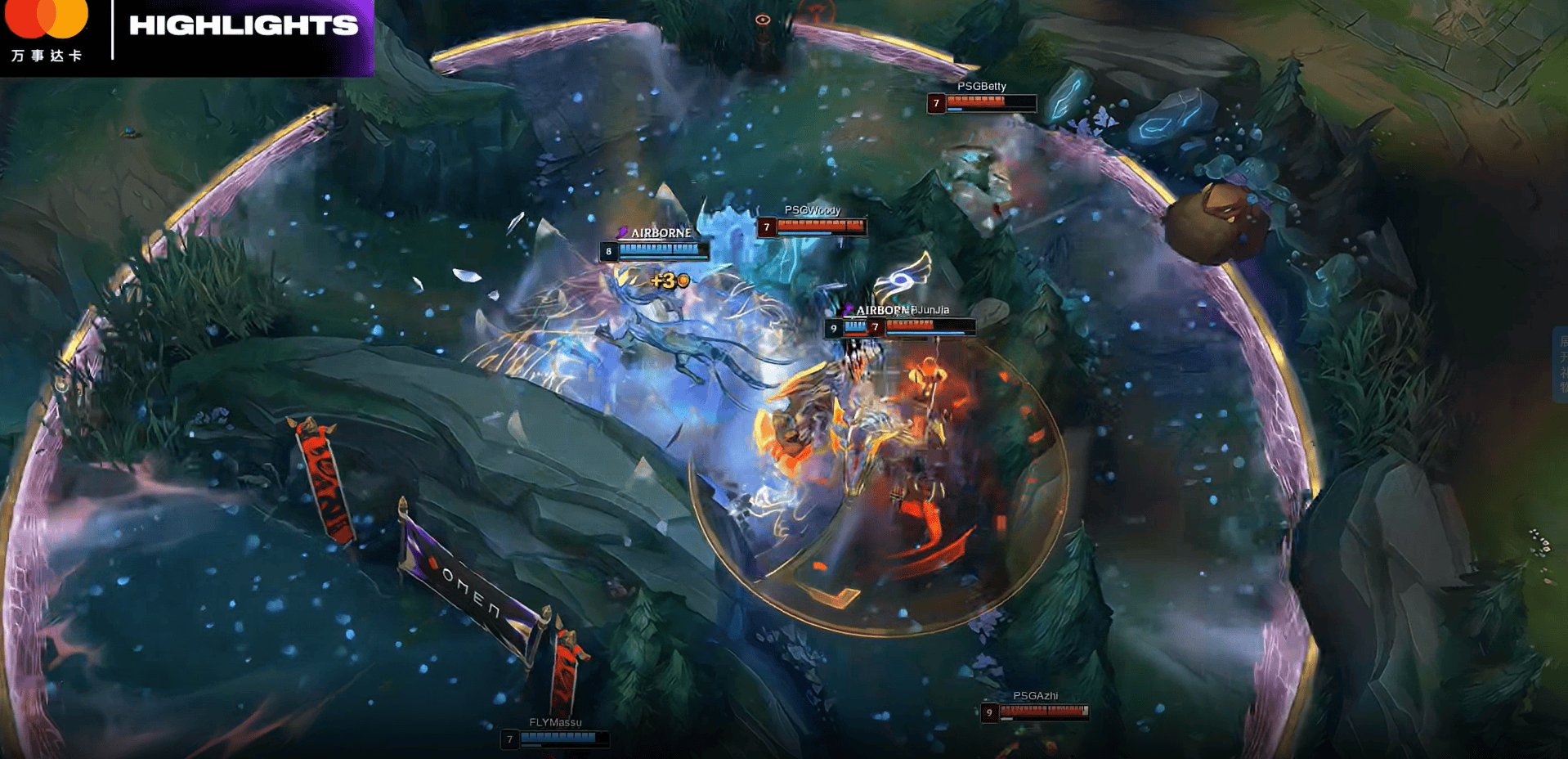
Task: Expand the gift panel side tab
Action: coord(1561,364)
